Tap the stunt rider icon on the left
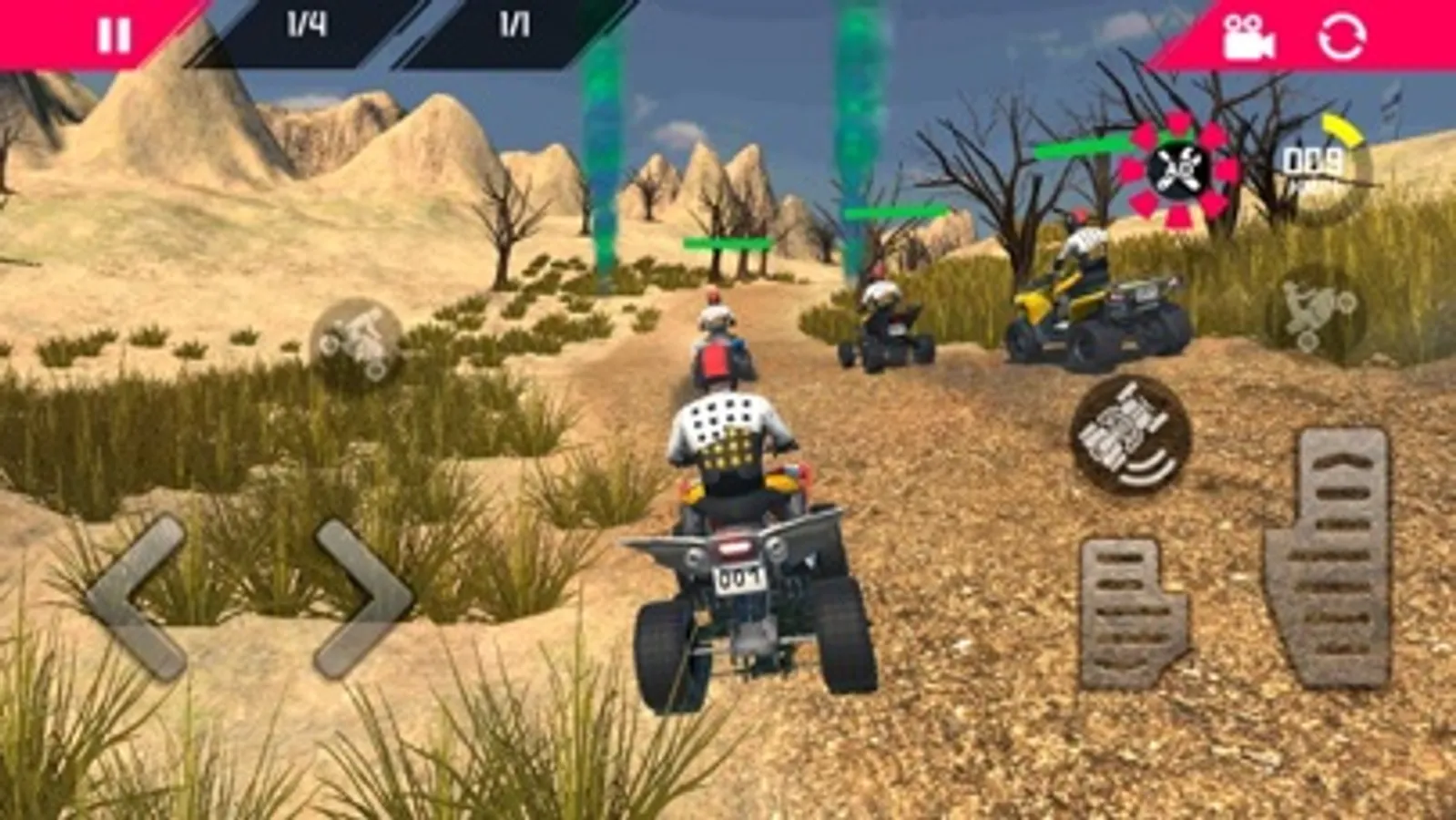 [358, 344]
